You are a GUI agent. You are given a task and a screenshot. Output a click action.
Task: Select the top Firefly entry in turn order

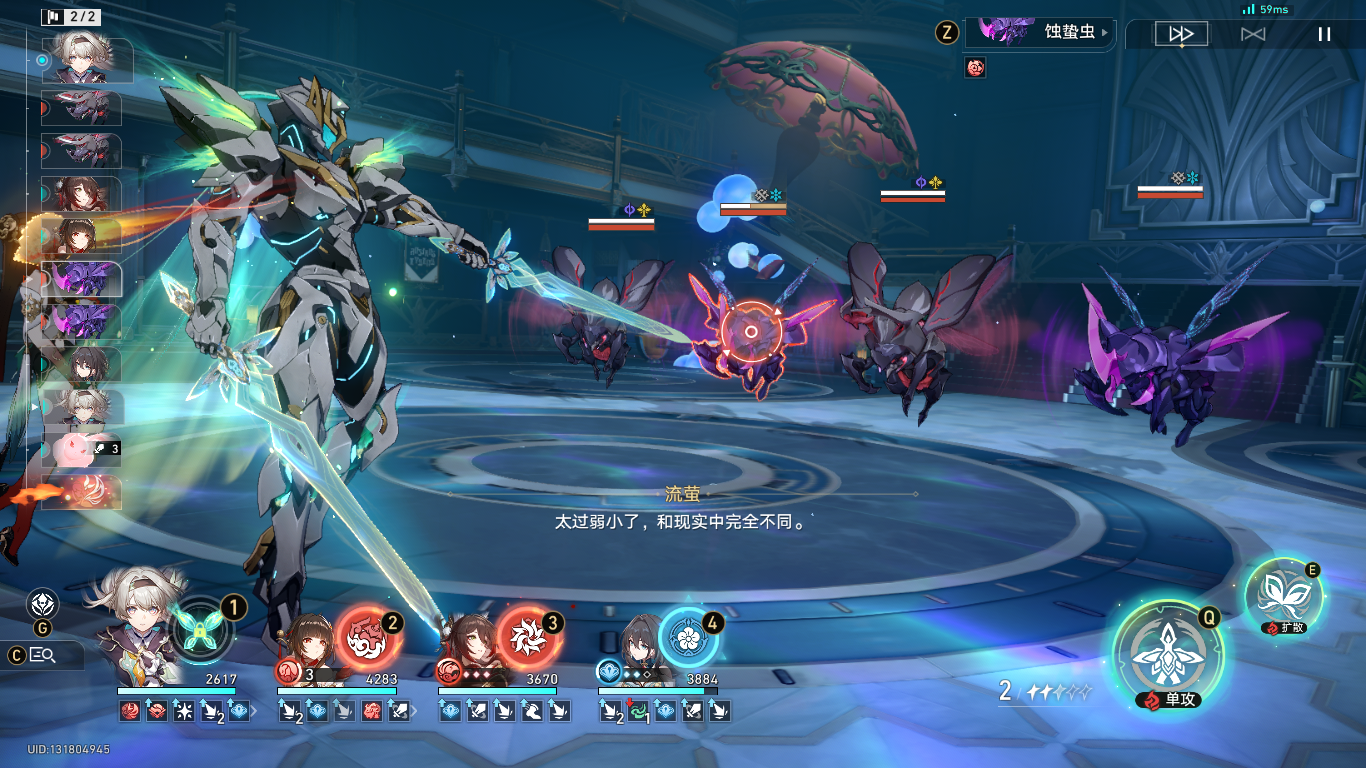85,60
